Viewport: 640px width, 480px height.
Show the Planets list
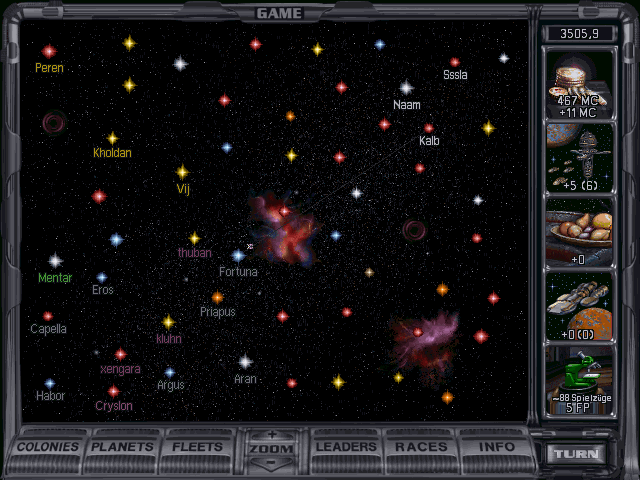[124, 447]
